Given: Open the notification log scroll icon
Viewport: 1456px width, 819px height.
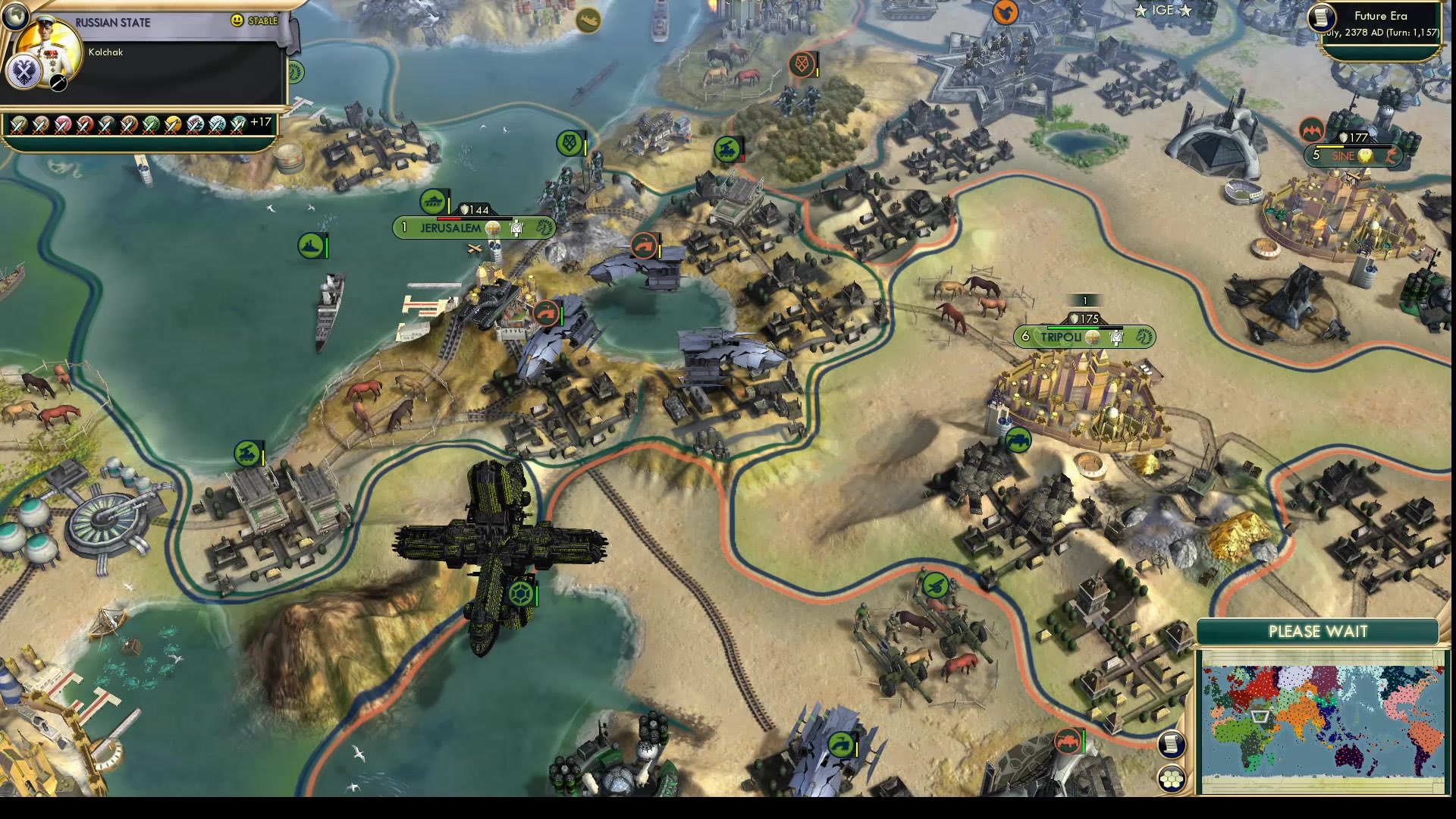Looking at the screenshot, I should coord(1171,743).
